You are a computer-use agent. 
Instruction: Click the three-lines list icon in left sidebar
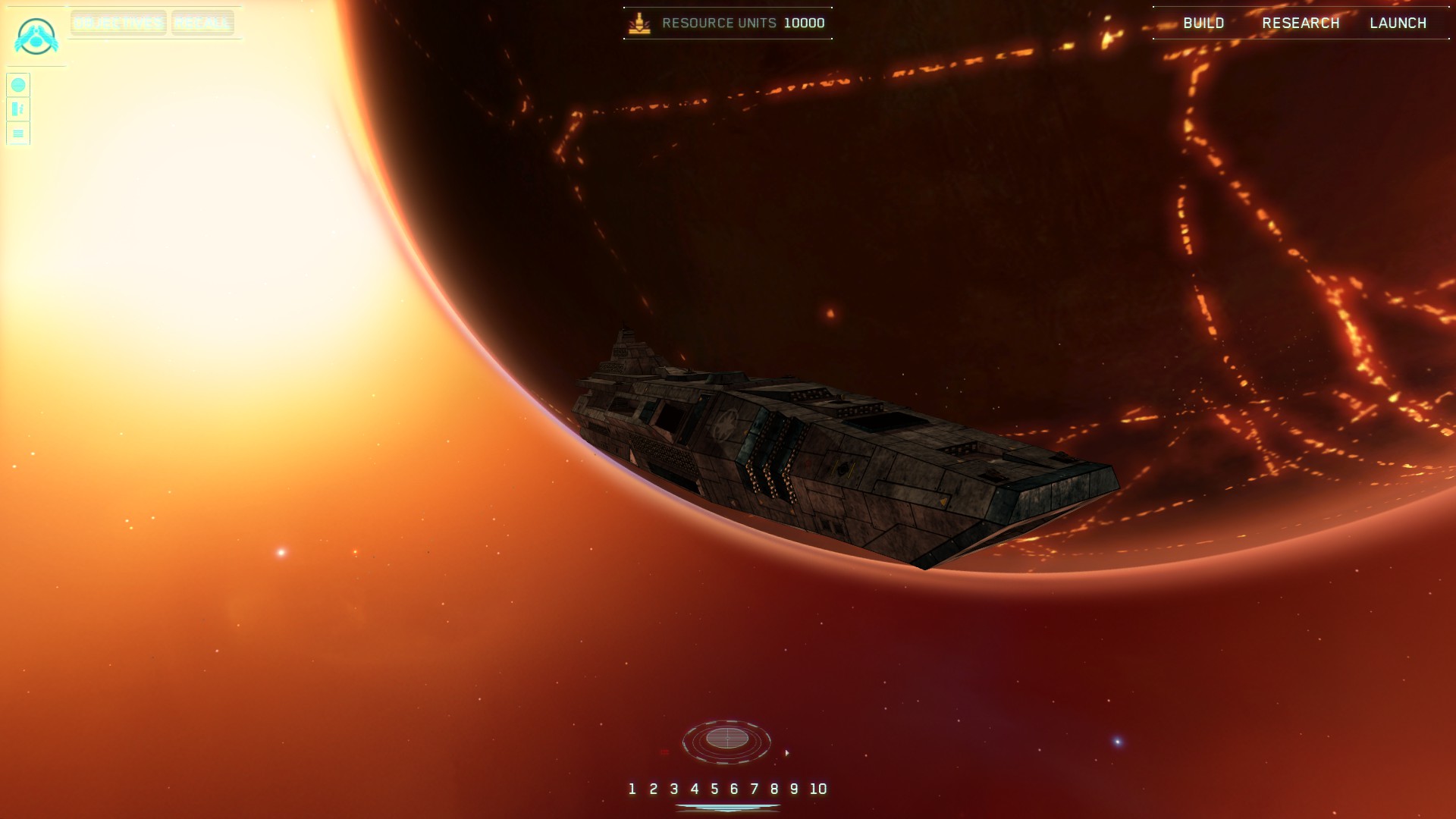pos(18,133)
